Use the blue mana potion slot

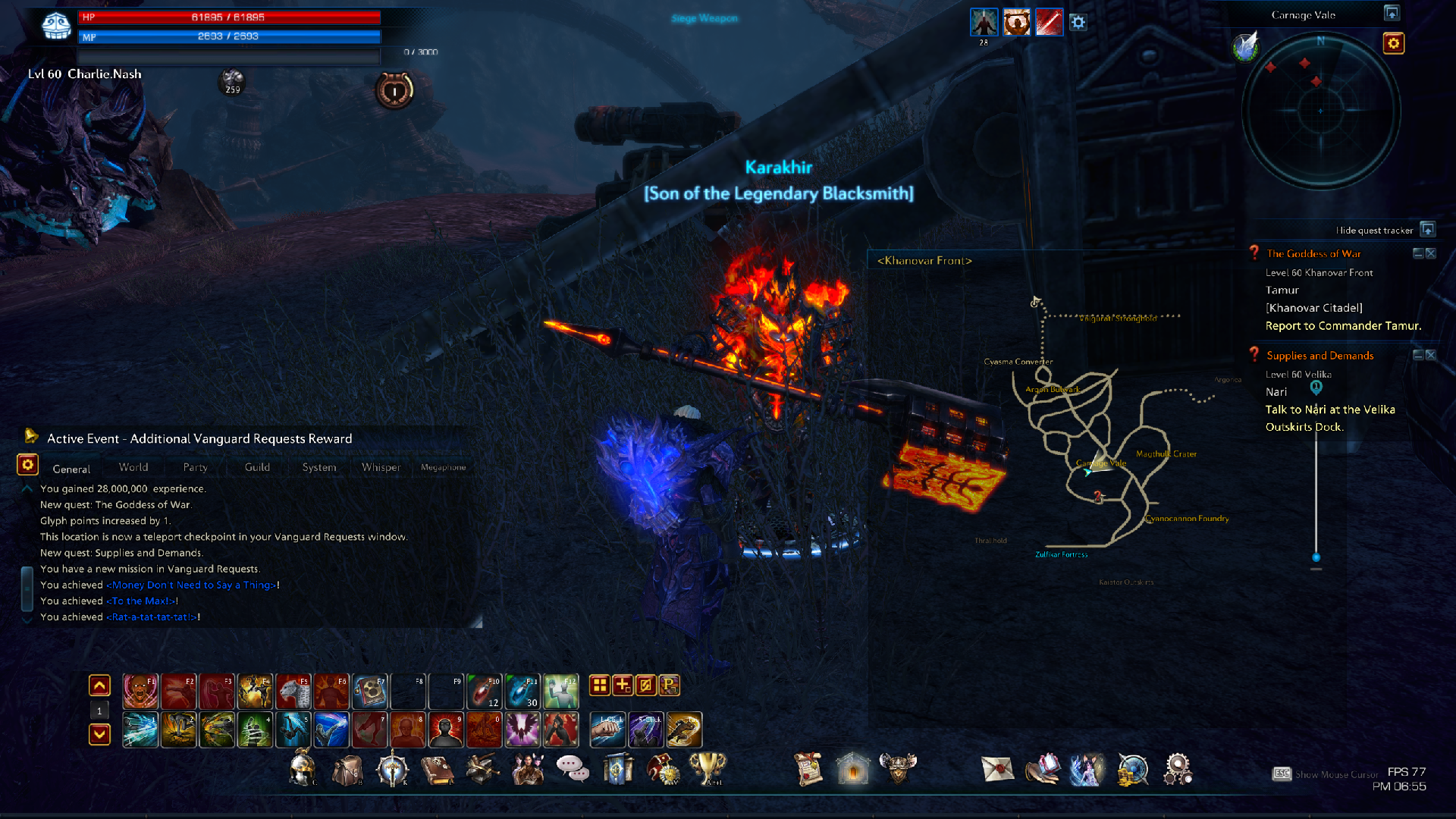point(522,691)
